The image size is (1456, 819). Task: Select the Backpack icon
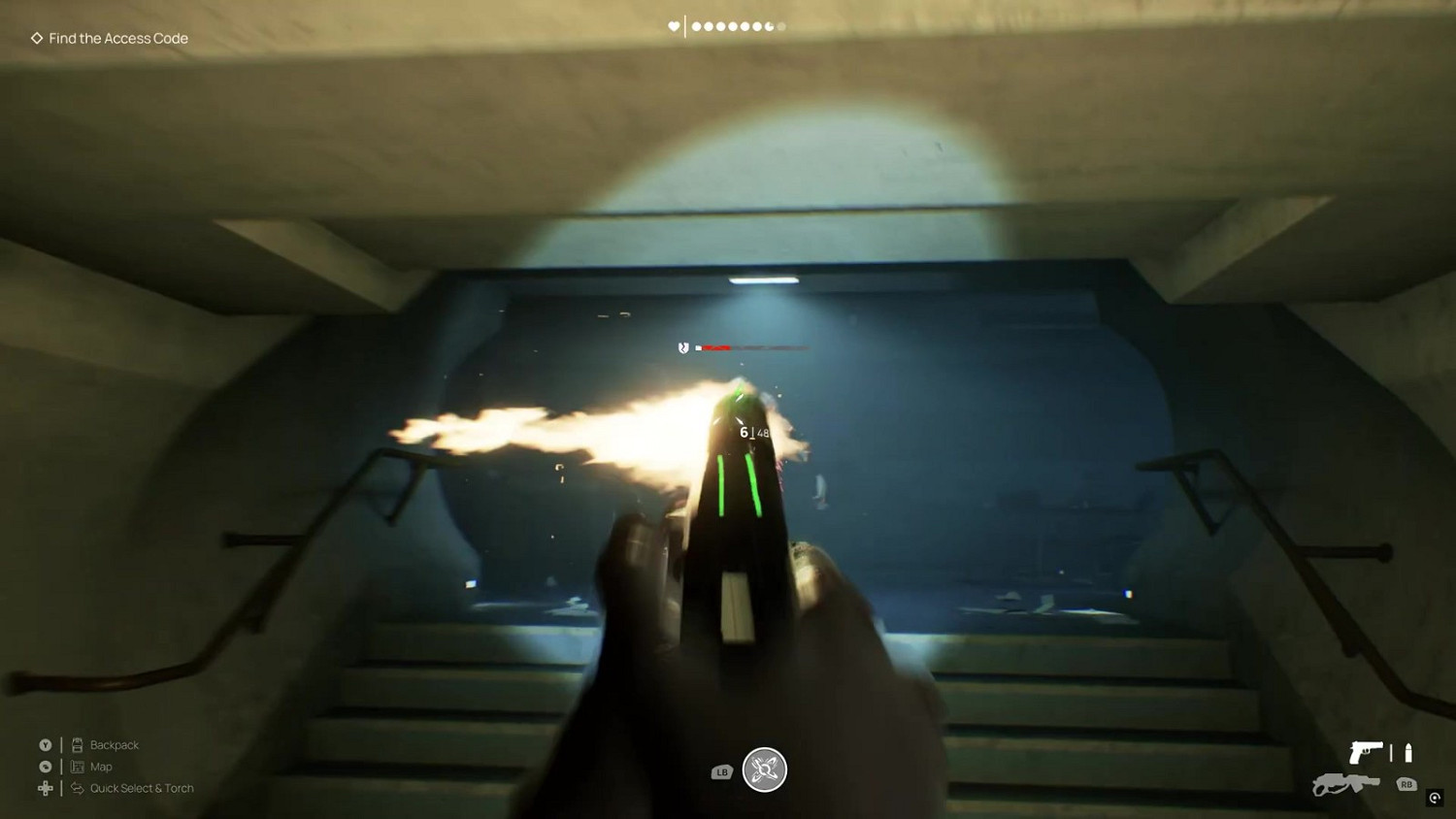tap(77, 744)
